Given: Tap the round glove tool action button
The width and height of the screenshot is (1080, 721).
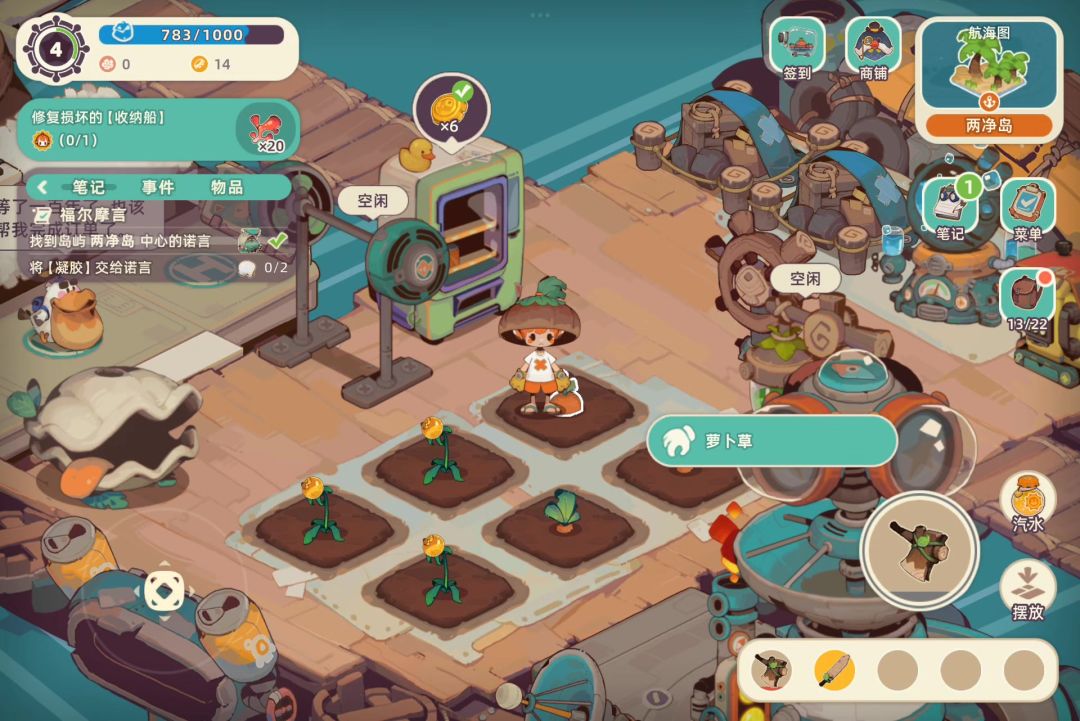Looking at the screenshot, I should (x=919, y=551).
